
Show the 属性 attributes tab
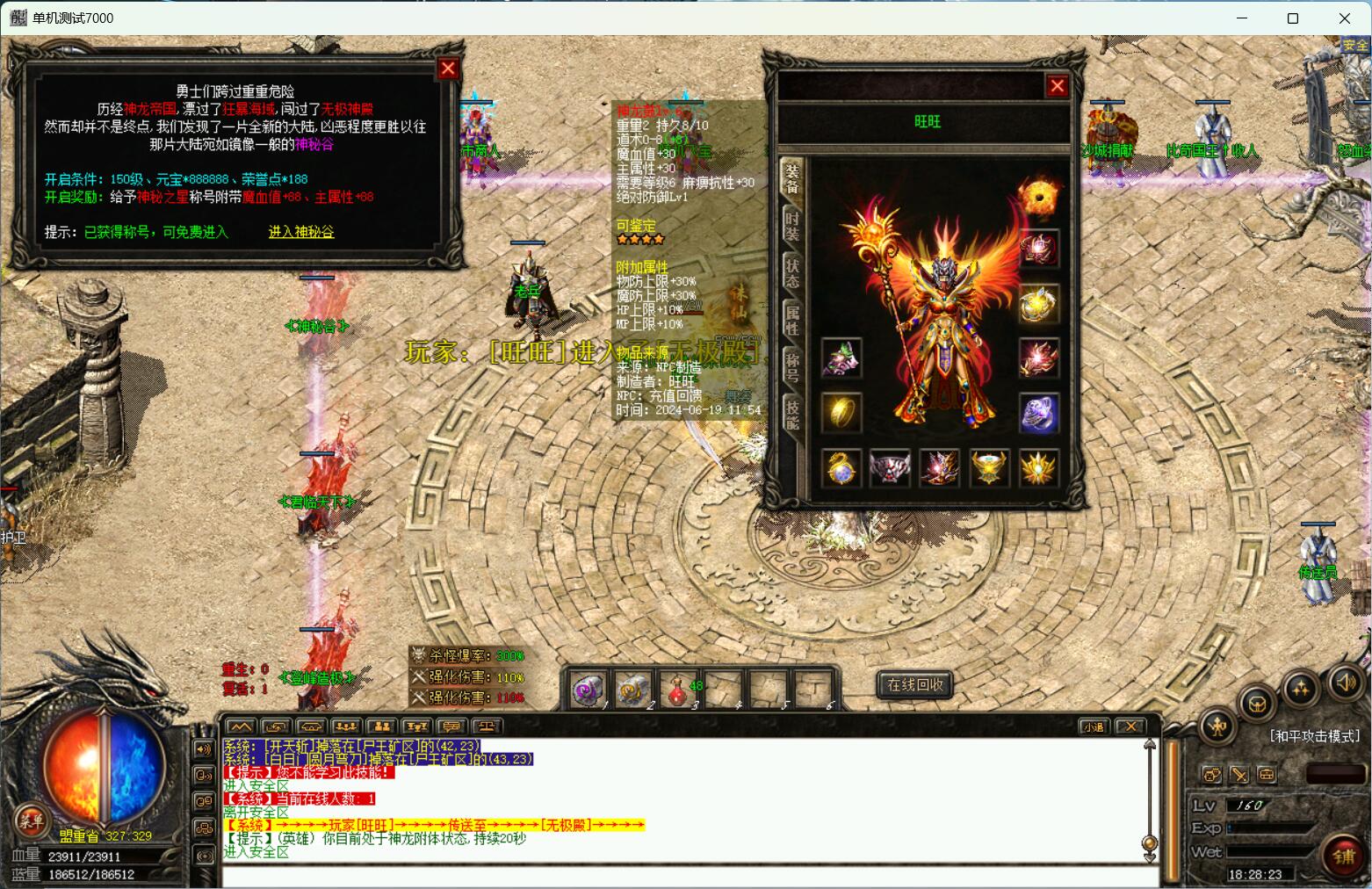(x=791, y=318)
